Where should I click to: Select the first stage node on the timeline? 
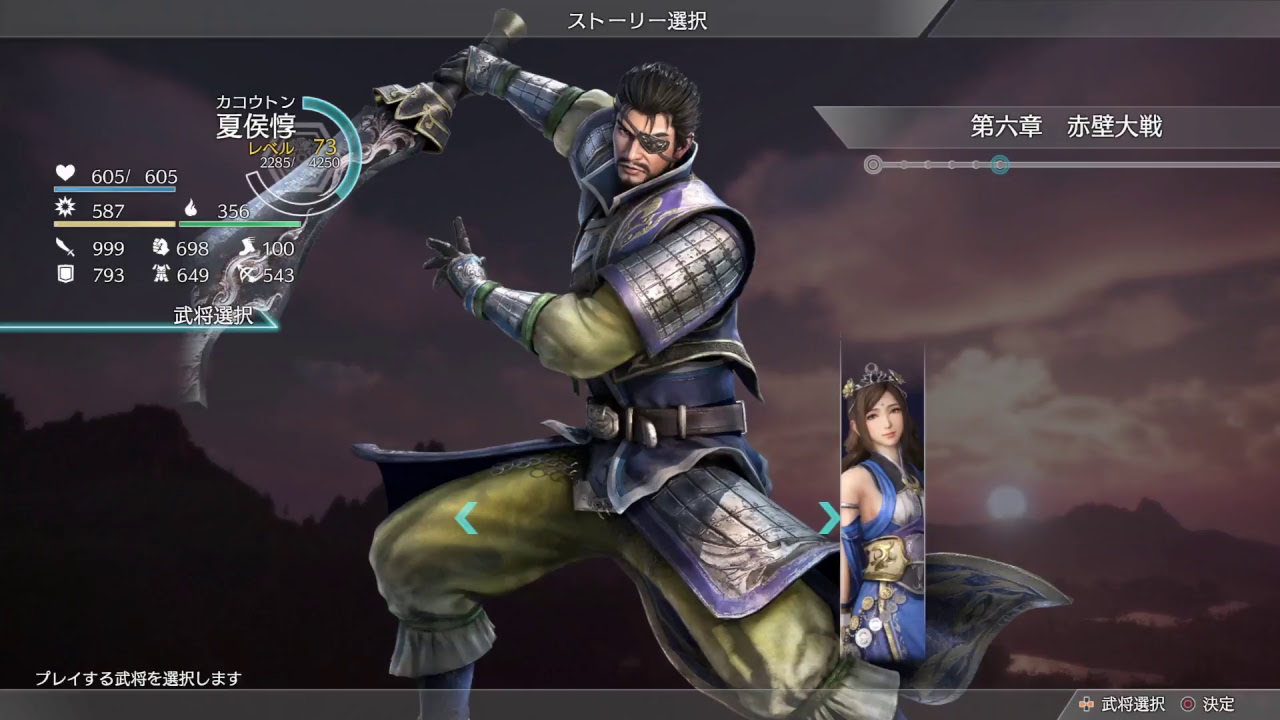point(873,163)
